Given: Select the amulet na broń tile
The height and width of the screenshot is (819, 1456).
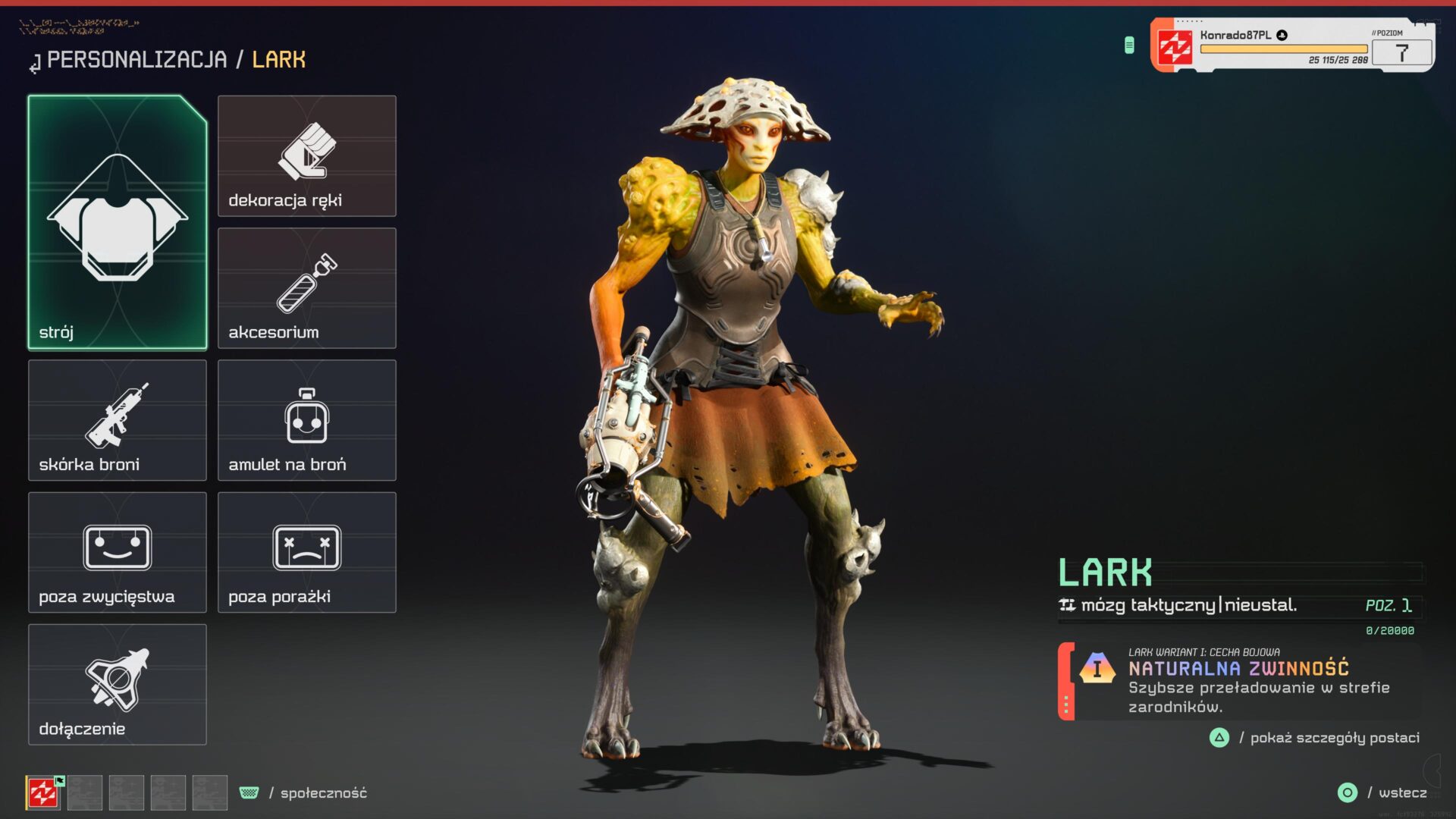Looking at the screenshot, I should [306, 420].
